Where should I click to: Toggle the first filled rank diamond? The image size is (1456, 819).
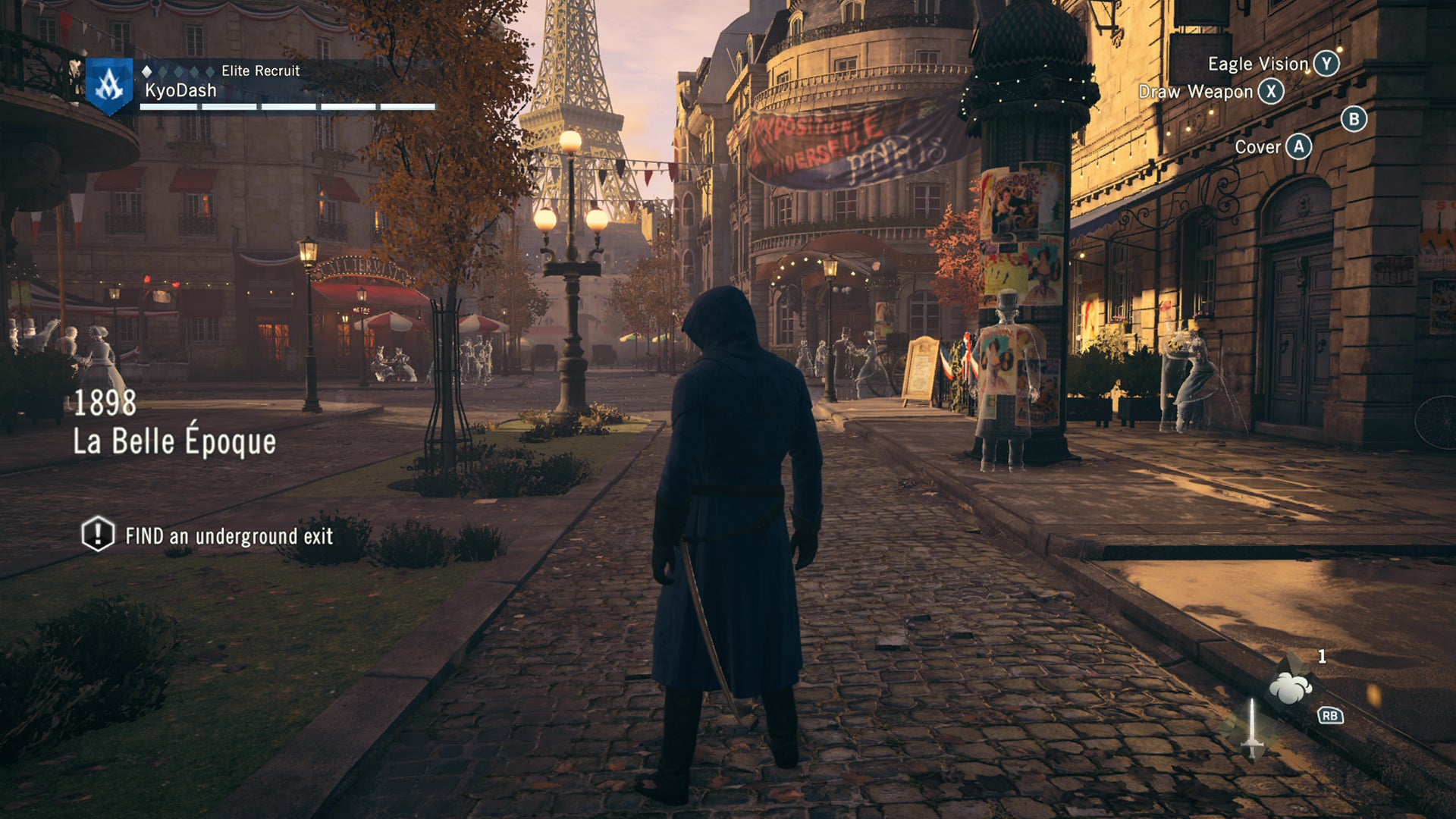148,71
